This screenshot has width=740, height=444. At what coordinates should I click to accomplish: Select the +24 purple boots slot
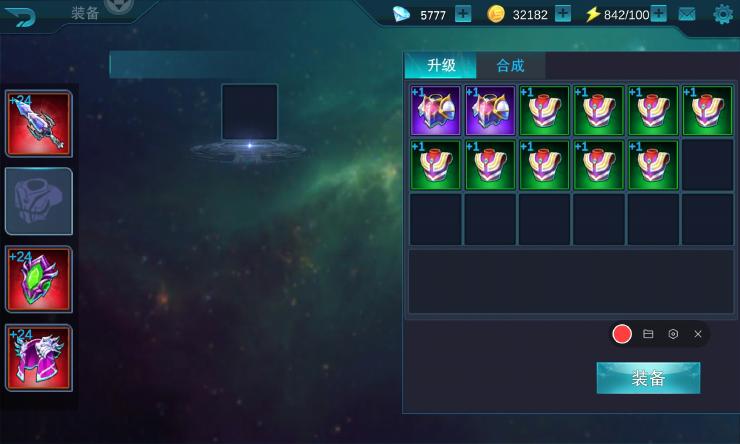tap(39, 357)
